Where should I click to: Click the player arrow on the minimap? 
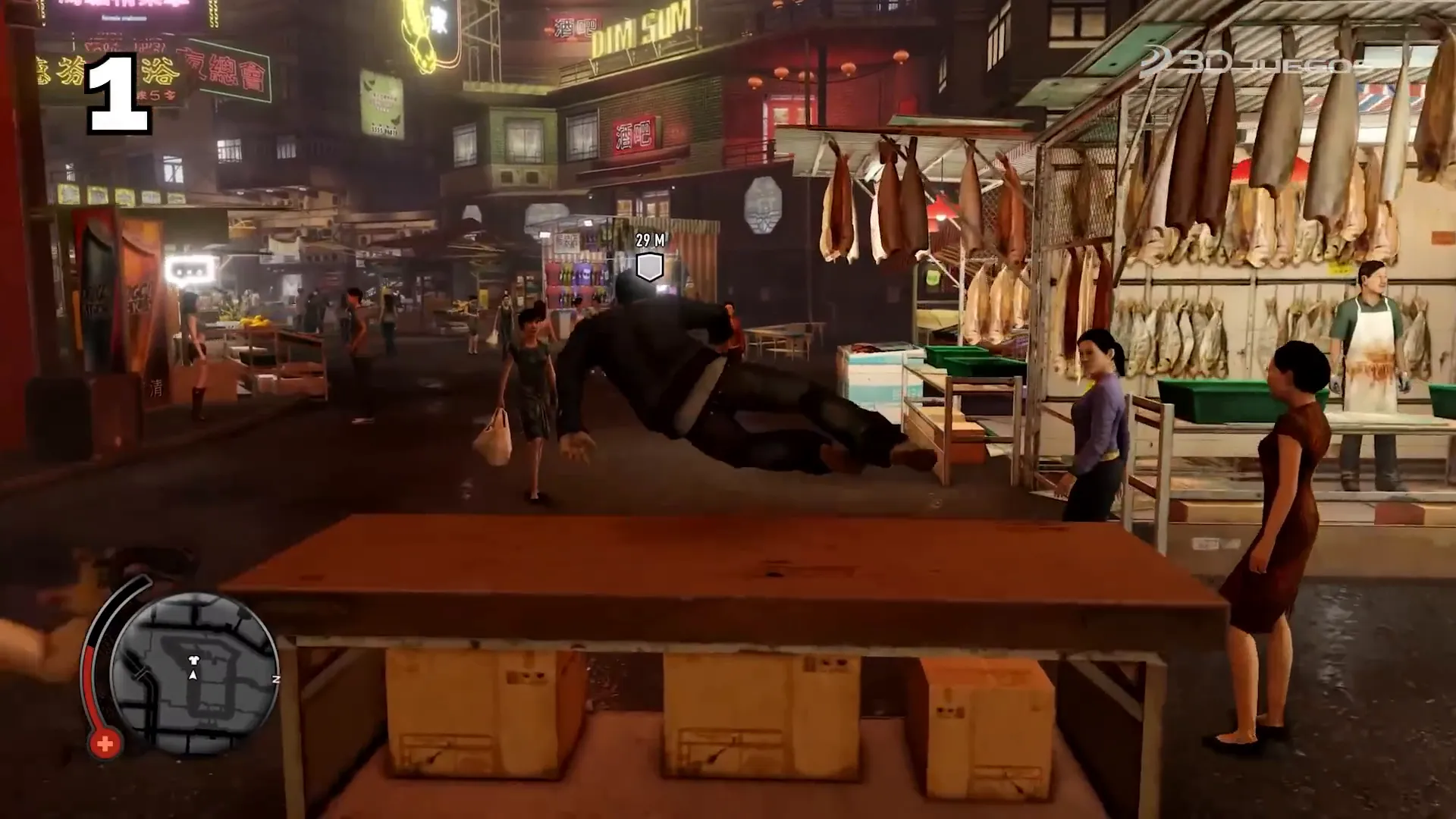click(x=193, y=676)
